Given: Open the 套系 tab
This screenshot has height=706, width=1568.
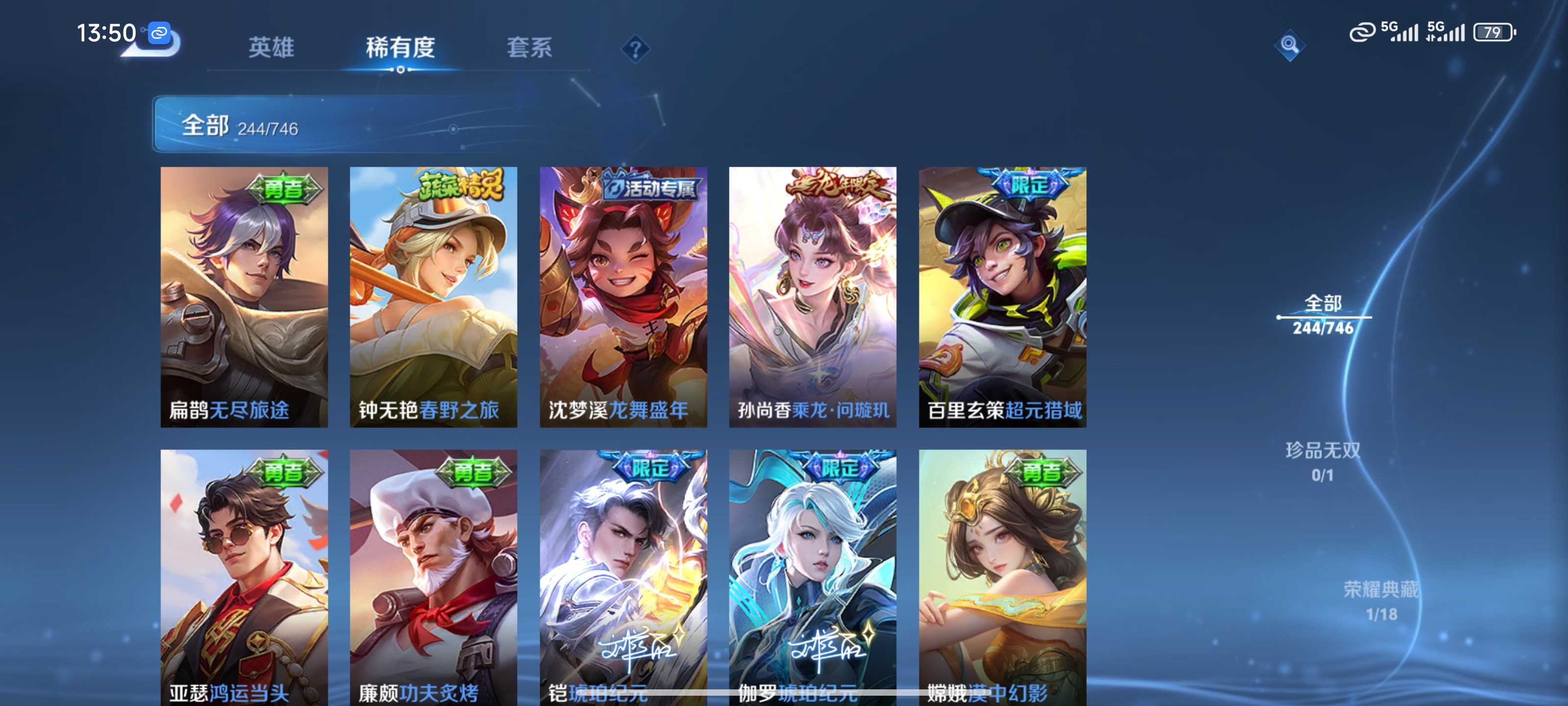Looking at the screenshot, I should [529, 48].
